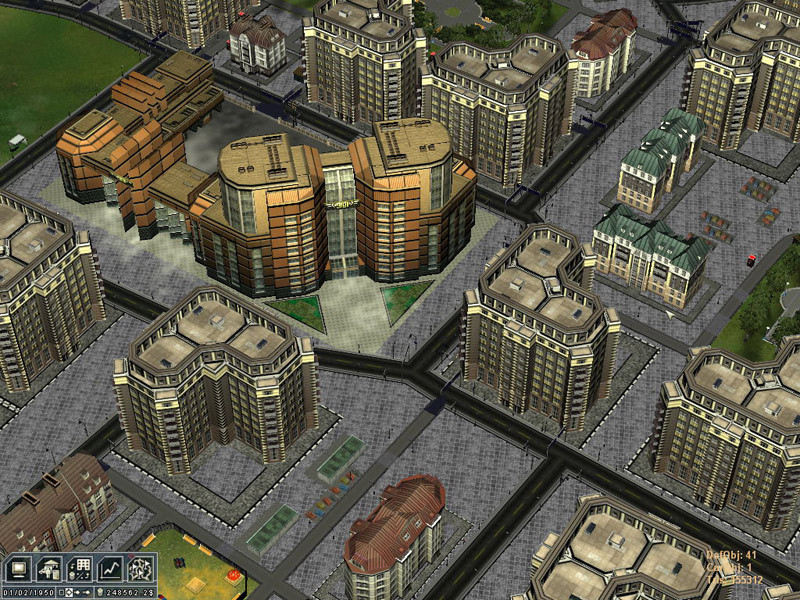Screen dimensions: 800x600
Task: Open the apartment block finance icon
Action: coord(79,569)
